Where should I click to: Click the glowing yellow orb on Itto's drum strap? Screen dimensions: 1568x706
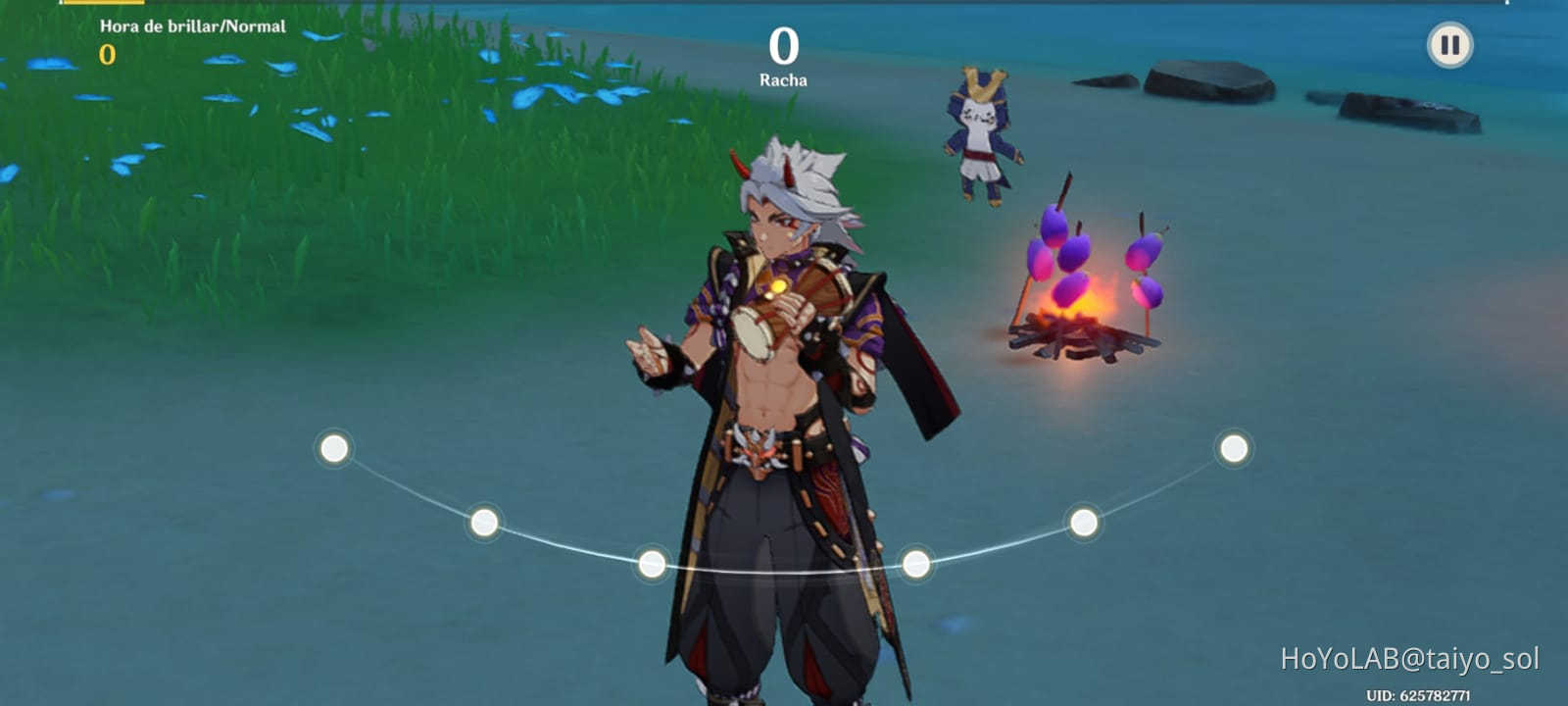pyautogui.click(x=777, y=285)
